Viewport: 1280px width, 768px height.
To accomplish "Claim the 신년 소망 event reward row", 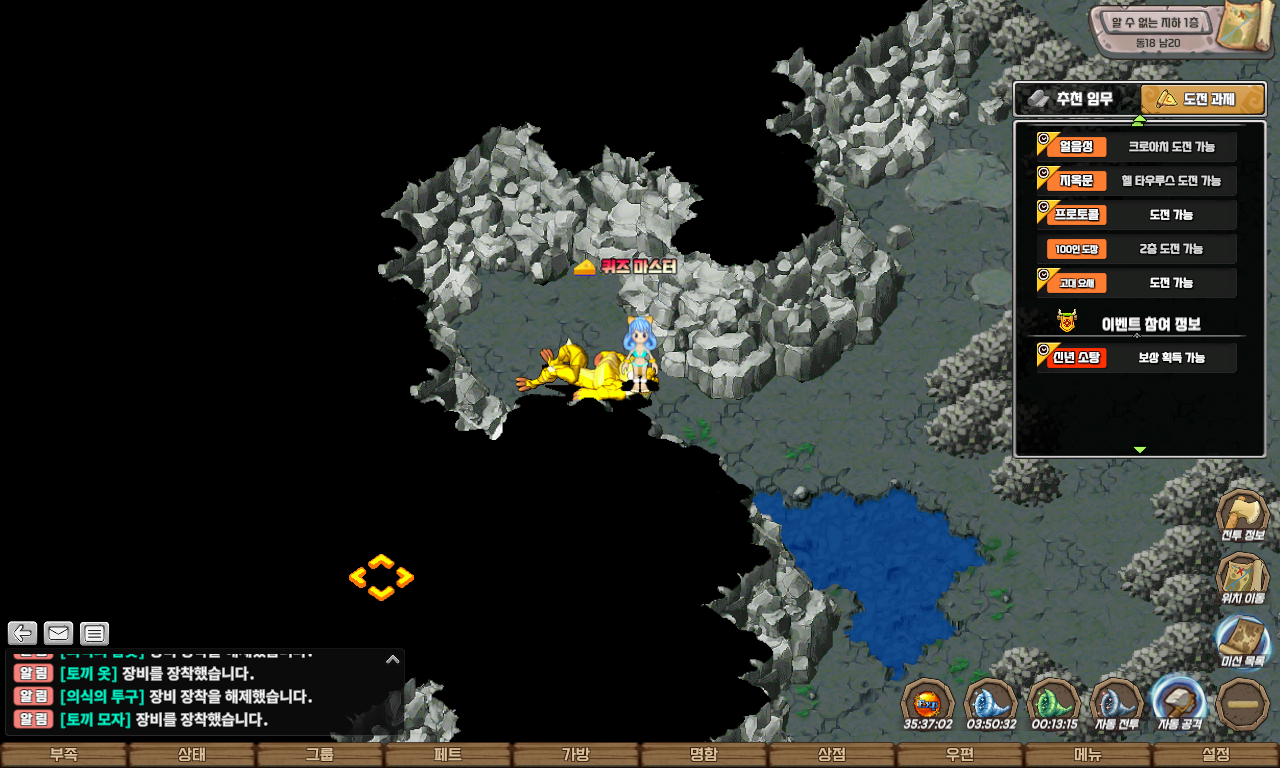I will pos(1137,358).
